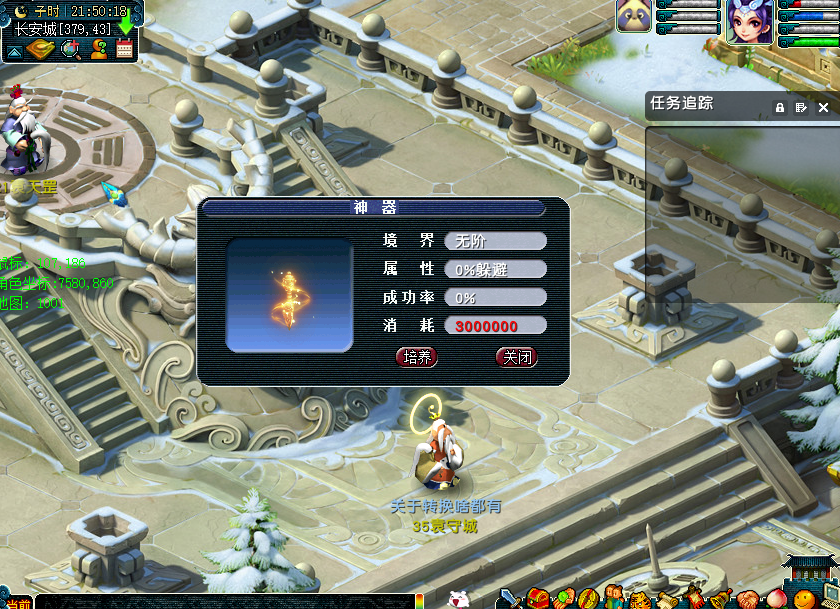
Task: Click the white pig face chat icon
Action: [x=458, y=599]
